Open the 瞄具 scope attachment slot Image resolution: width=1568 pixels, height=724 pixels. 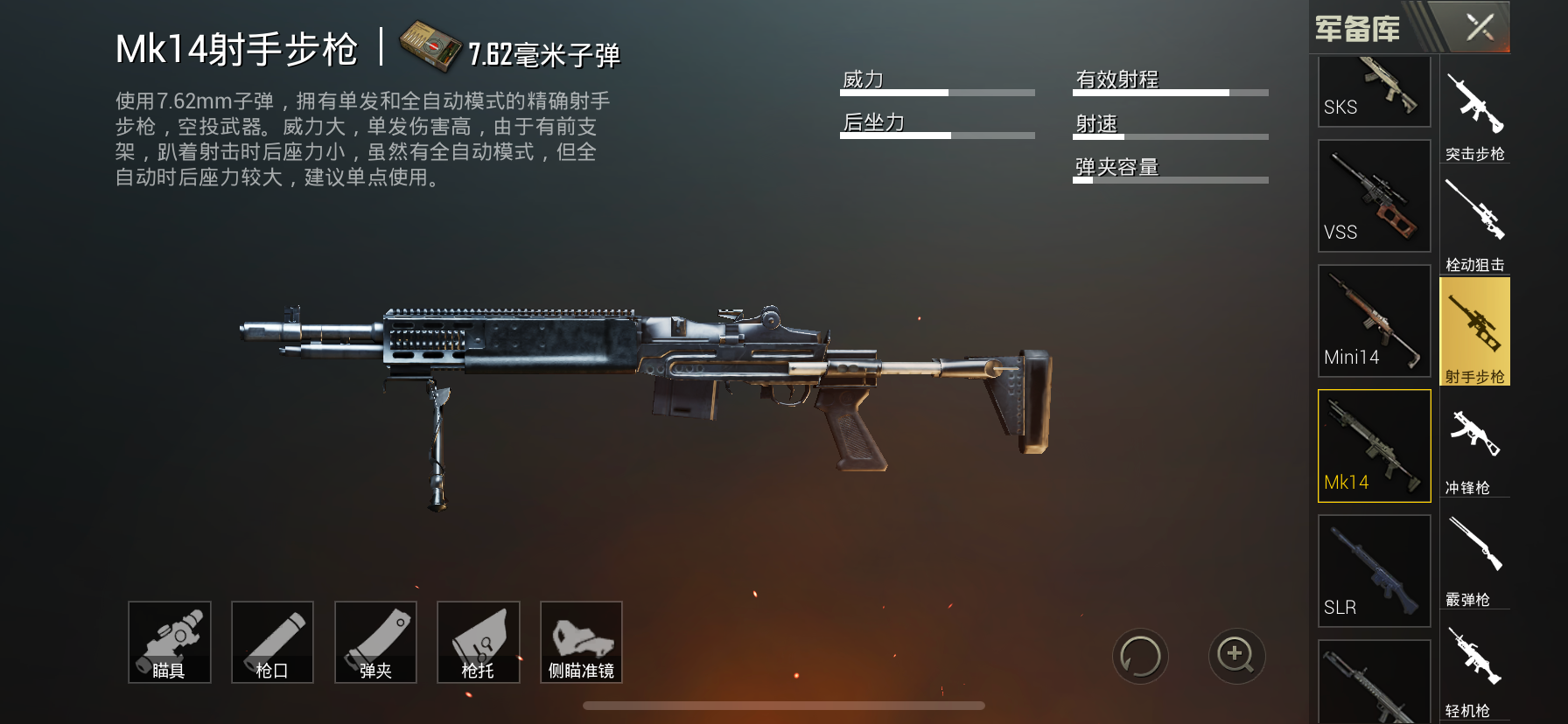point(170,642)
